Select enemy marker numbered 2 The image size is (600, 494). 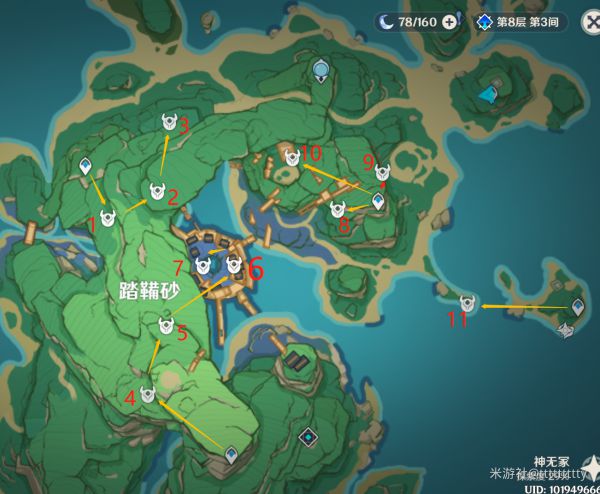tap(157, 192)
